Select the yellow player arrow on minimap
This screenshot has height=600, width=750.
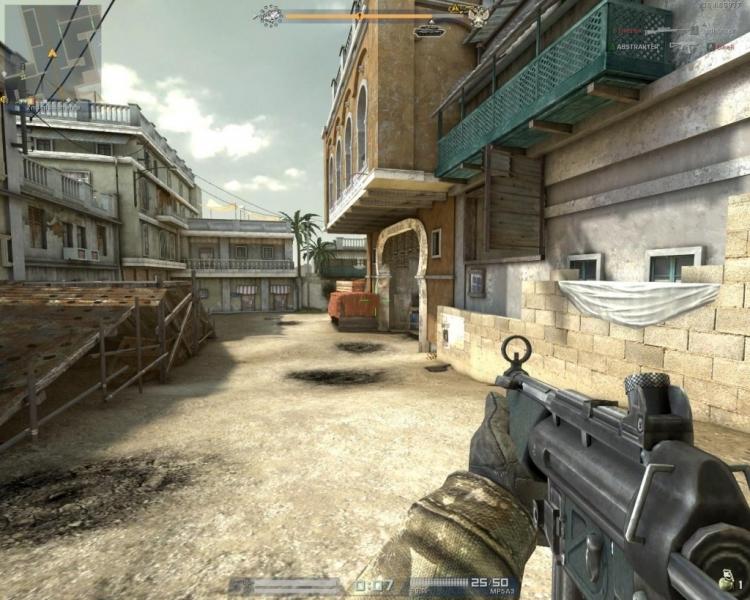point(52,52)
